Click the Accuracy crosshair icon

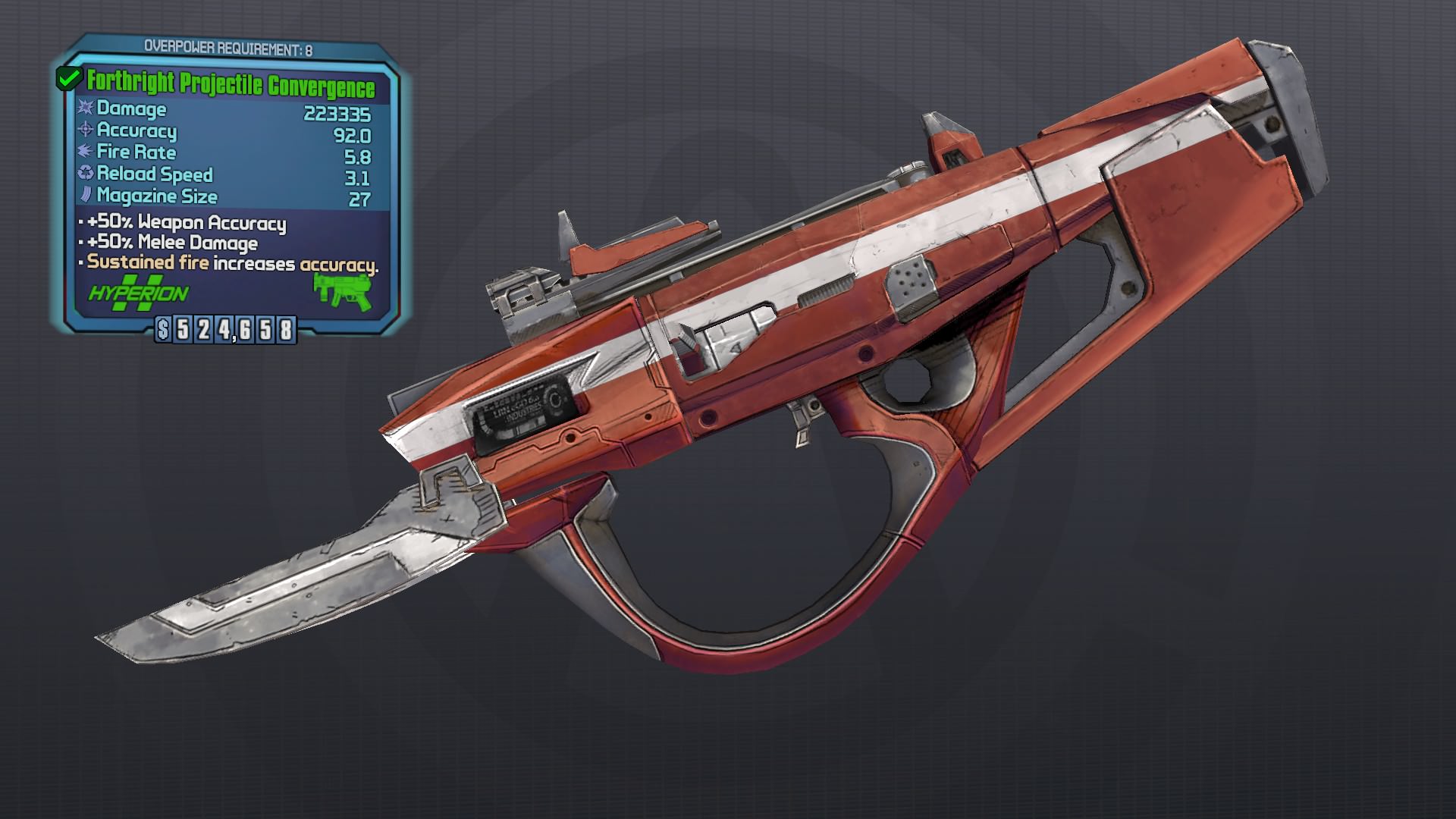click(x=86, y=131)
